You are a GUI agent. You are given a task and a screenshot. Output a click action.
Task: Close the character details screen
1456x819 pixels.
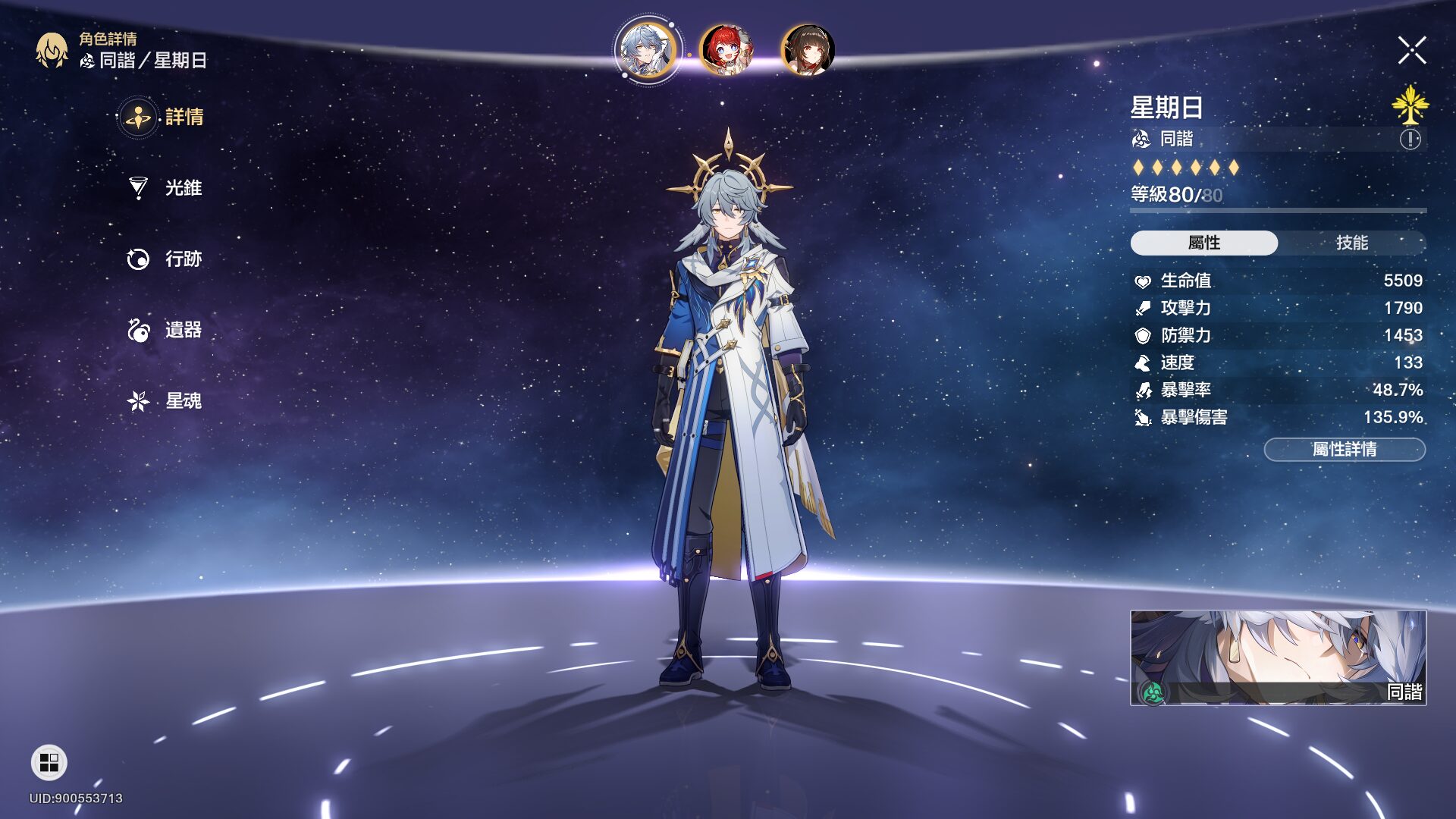[1412, 51]
